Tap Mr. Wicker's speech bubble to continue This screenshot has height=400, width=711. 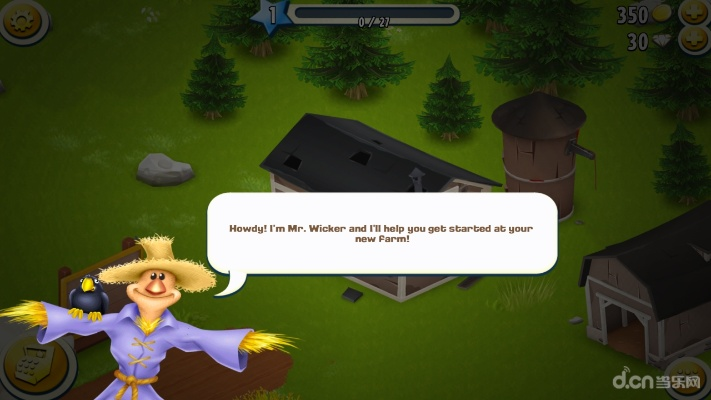coord(381,234)
